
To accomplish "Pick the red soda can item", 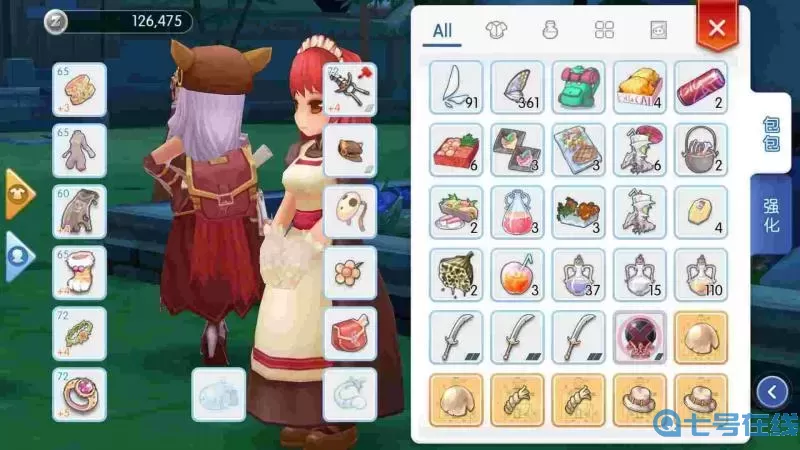I will (700, 87).
